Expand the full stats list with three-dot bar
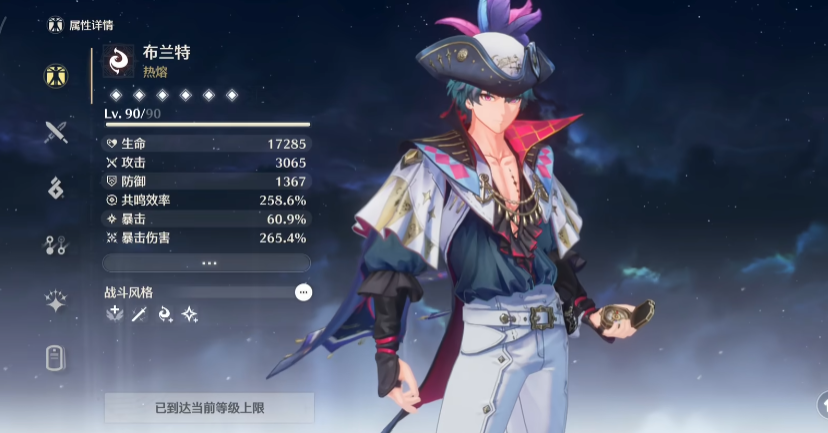Image resolution: width=828 pixels, height=433 pixels. [x=207, y=263]
